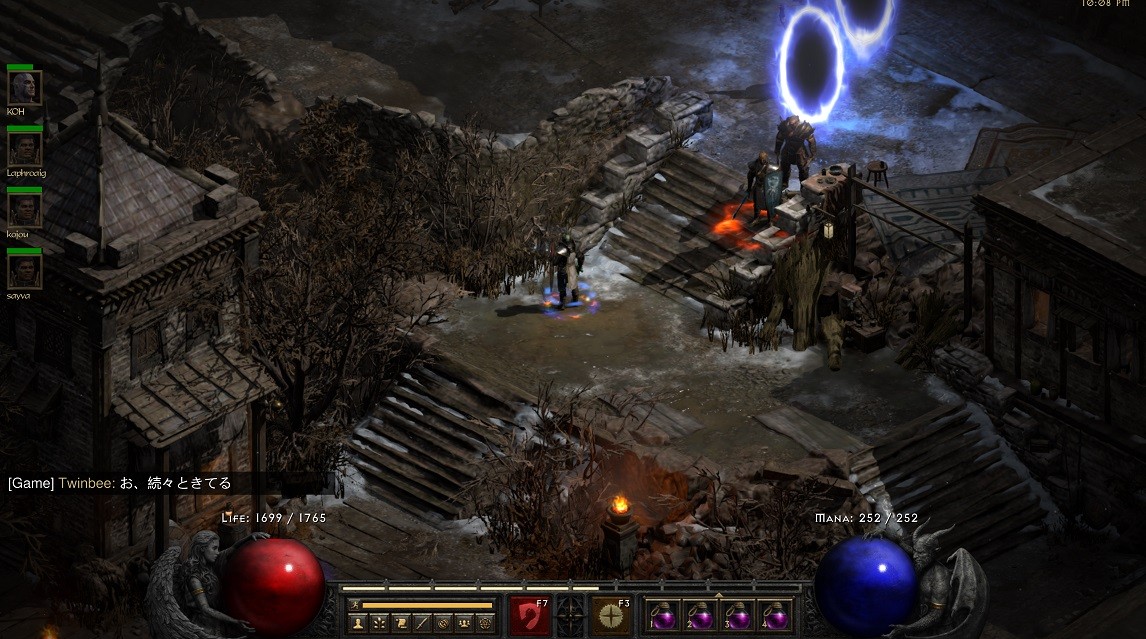
Task: Open the quest scroll icon
Action: pyautogui.click(x=401, y=623)
